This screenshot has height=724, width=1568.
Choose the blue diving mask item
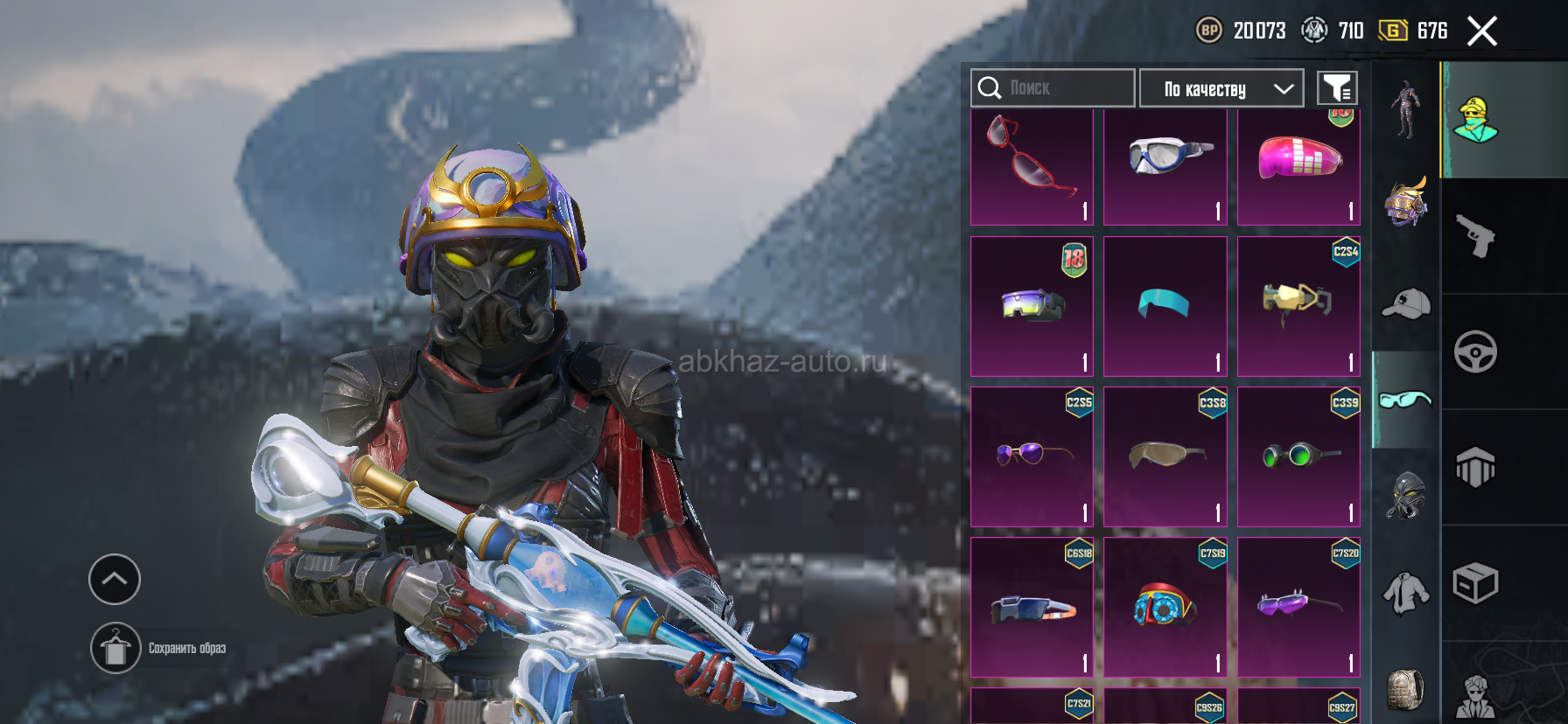tap(1165, 164)
